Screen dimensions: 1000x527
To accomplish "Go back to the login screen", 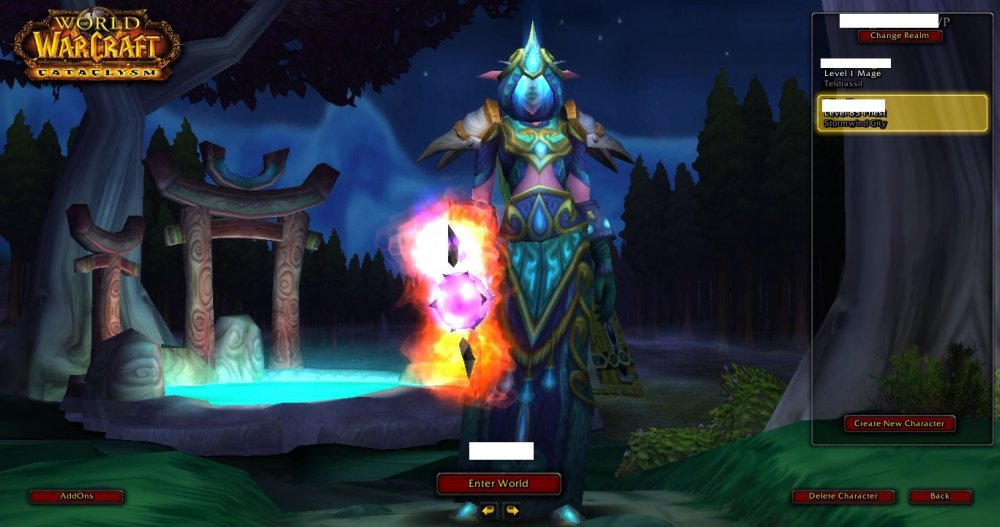I will tap(940, 496).
